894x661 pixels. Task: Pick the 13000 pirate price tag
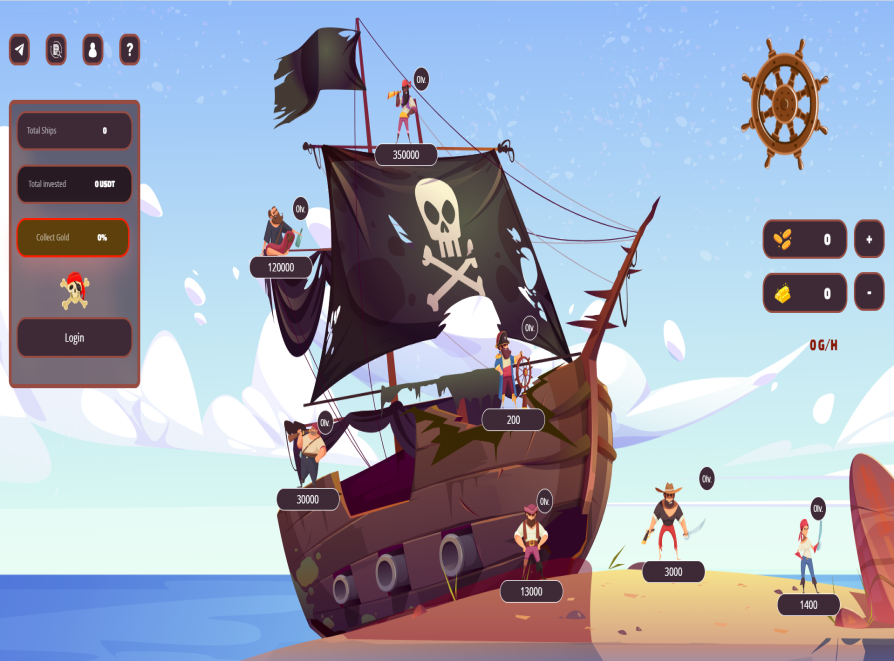(x=531, y=591)
